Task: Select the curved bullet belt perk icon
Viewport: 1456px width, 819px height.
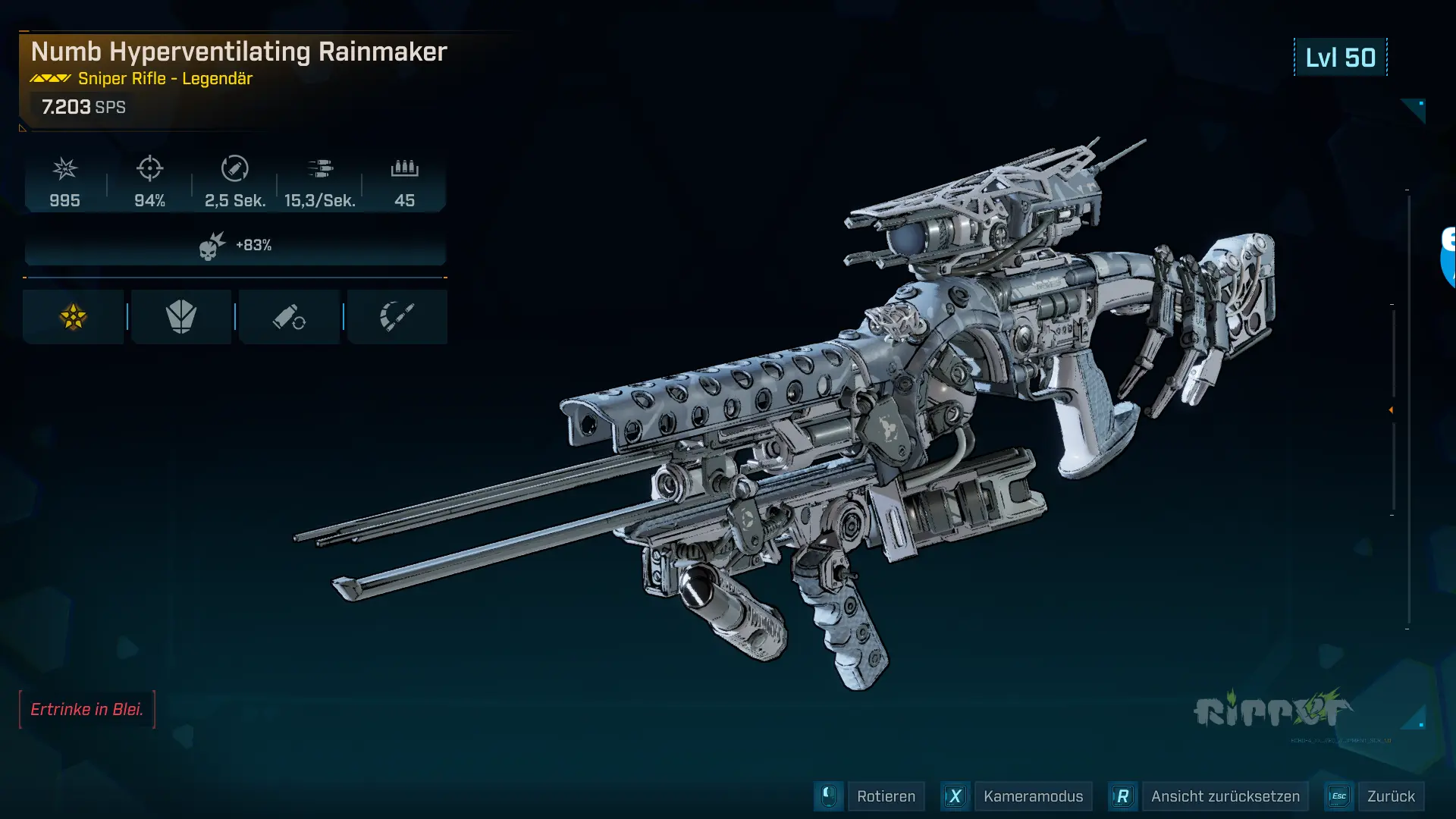Action: pos(397,317)
